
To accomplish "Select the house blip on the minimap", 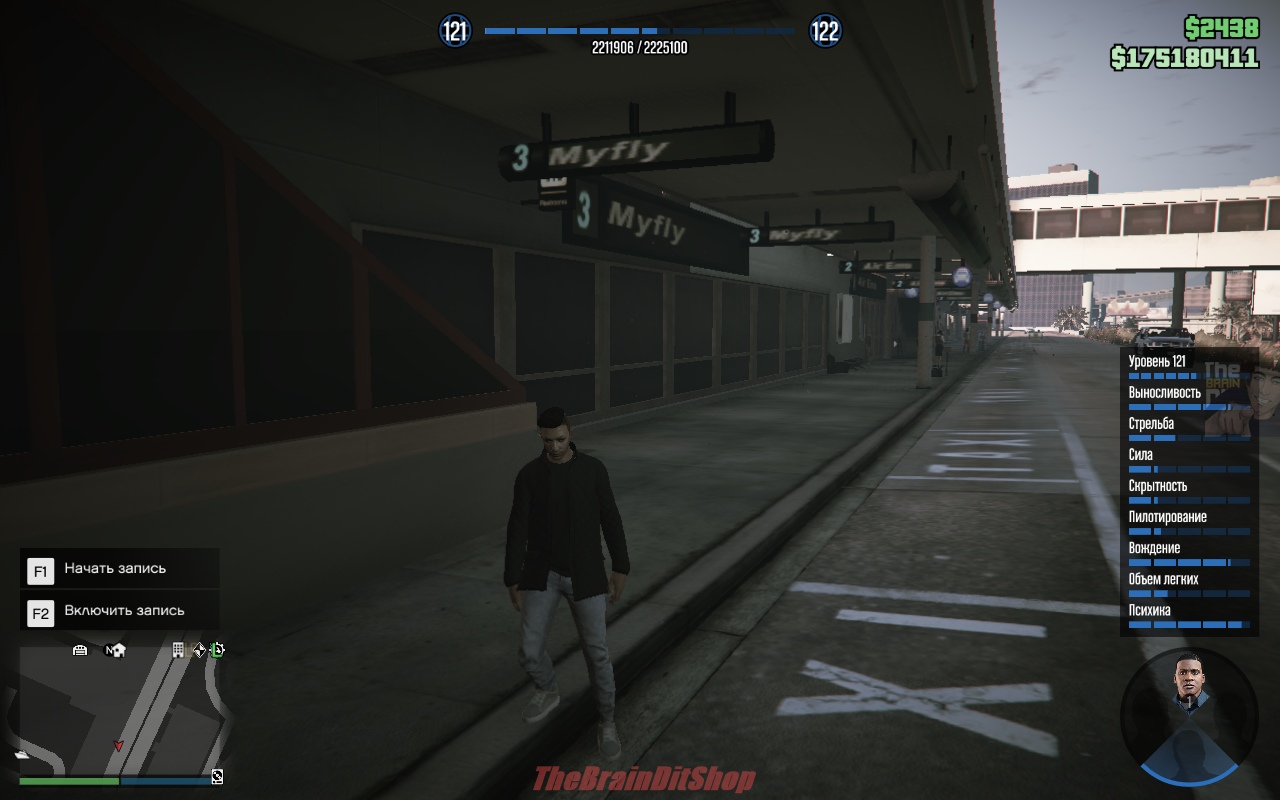I will 118,650.
